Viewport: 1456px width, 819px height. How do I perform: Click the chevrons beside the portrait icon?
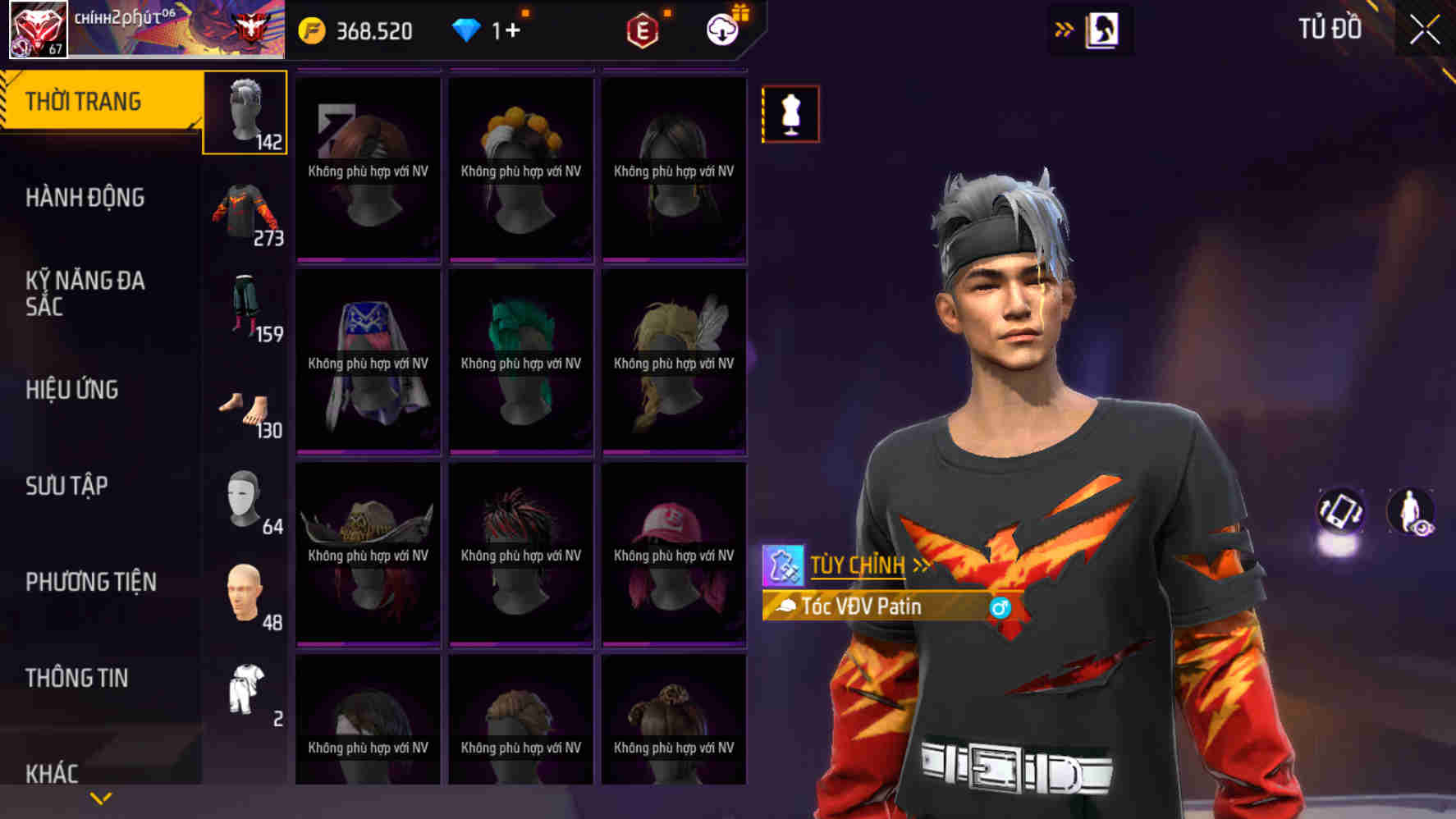point(1065,26)
